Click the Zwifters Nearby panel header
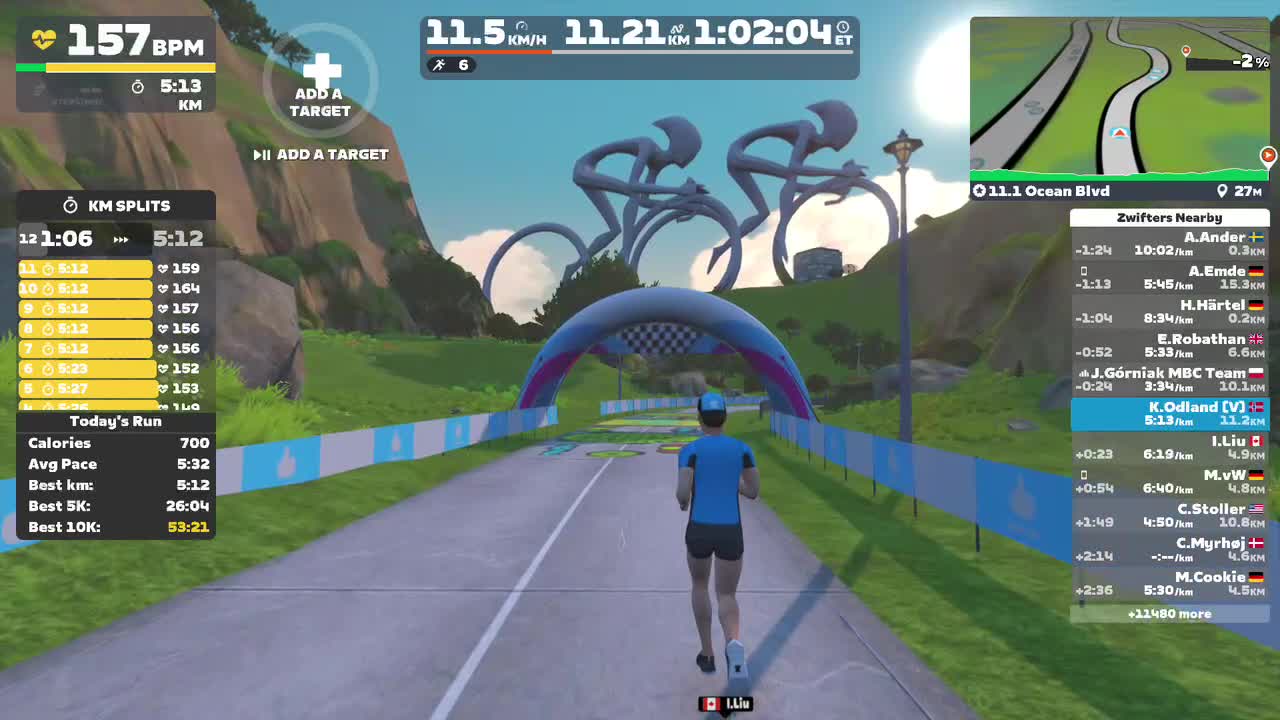Viewport: 1280px width, 720px height. coord(1168,217)
